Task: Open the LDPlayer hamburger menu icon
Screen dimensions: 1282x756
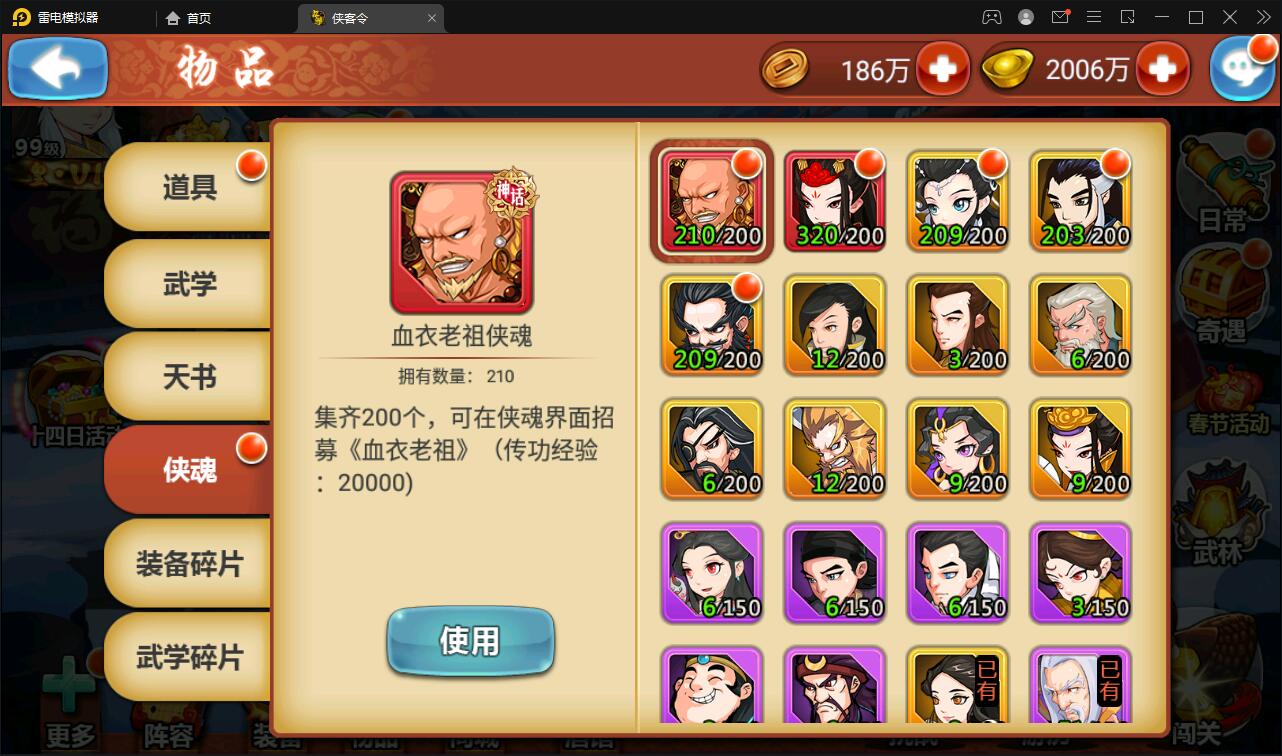Action: pos(1094,17)
